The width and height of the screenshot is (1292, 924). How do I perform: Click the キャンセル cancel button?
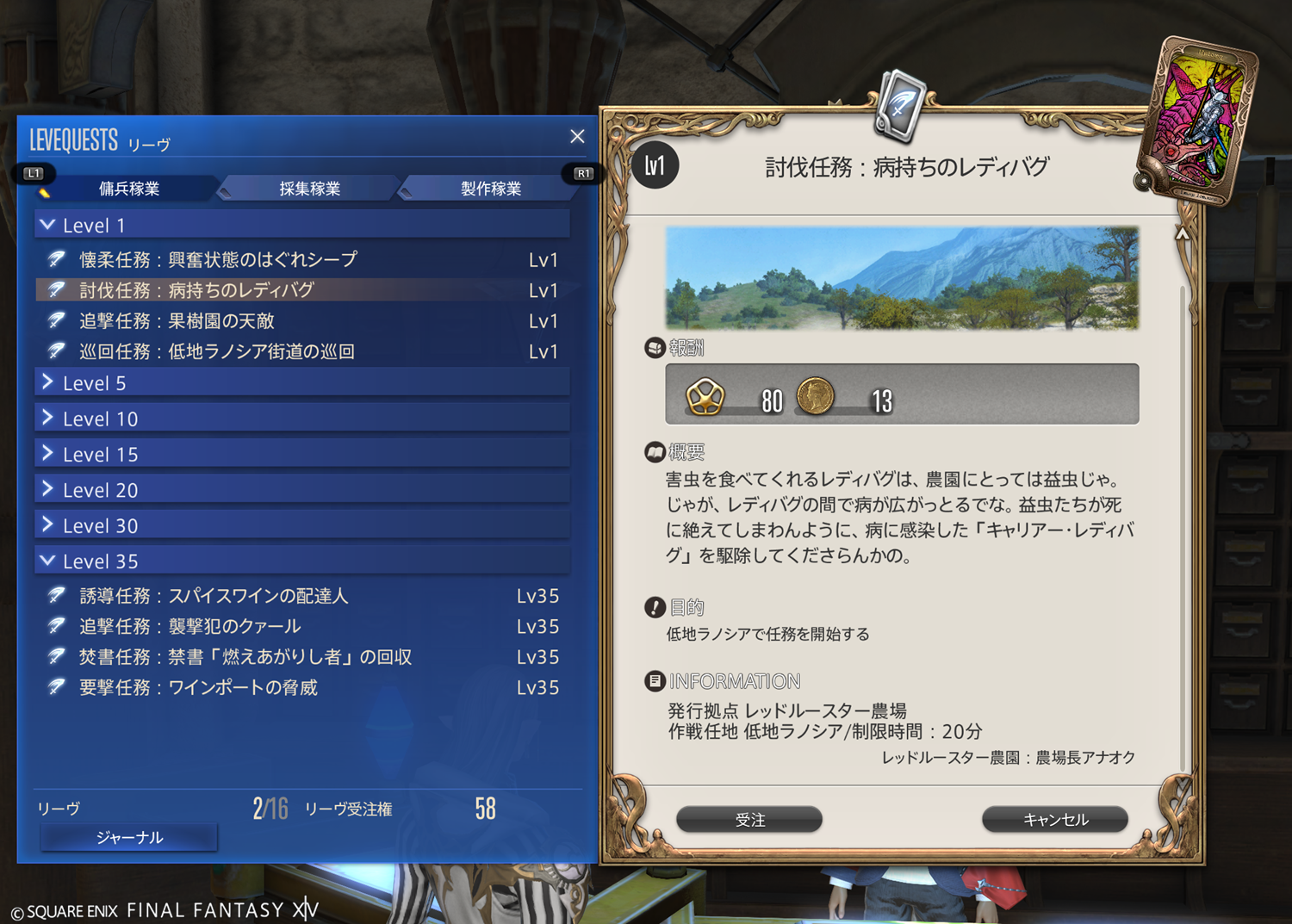coord(1055,820)
